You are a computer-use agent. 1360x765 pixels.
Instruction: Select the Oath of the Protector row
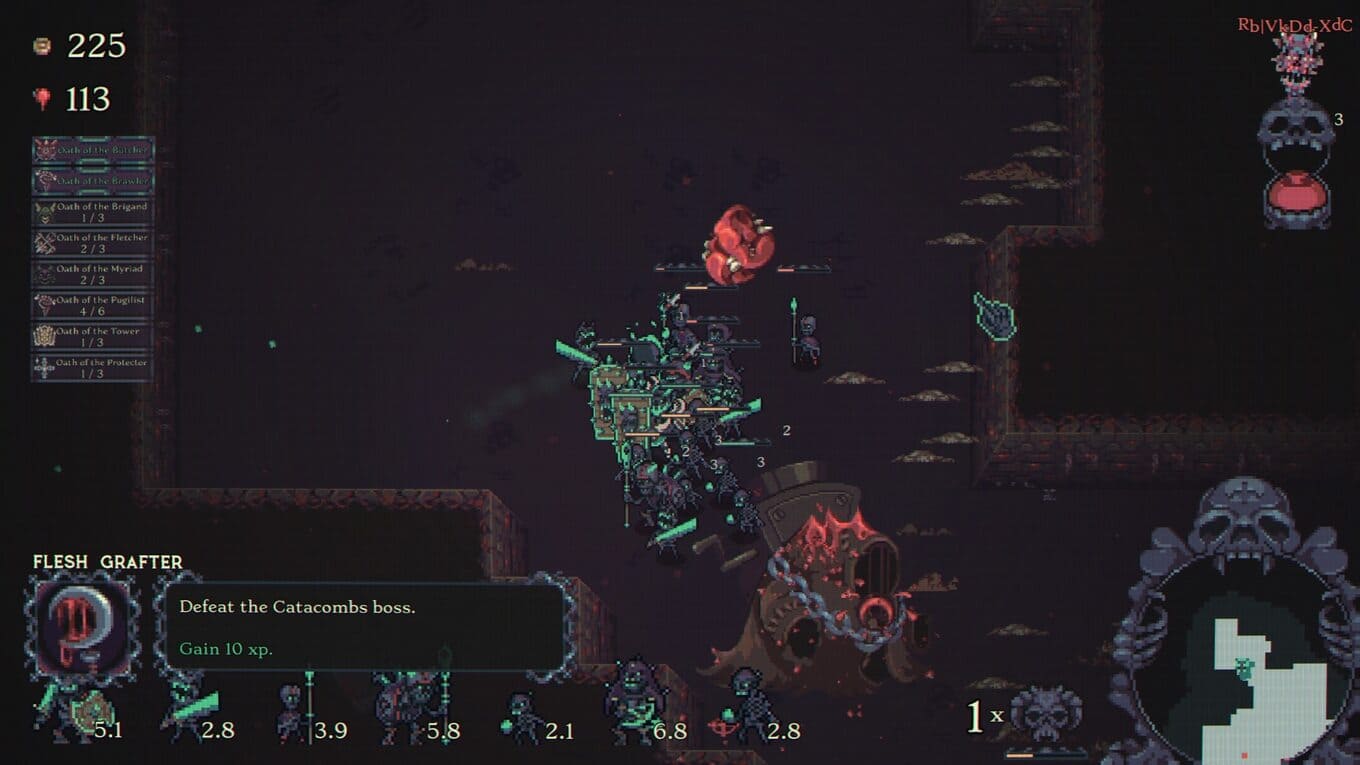tap(93, 367)
